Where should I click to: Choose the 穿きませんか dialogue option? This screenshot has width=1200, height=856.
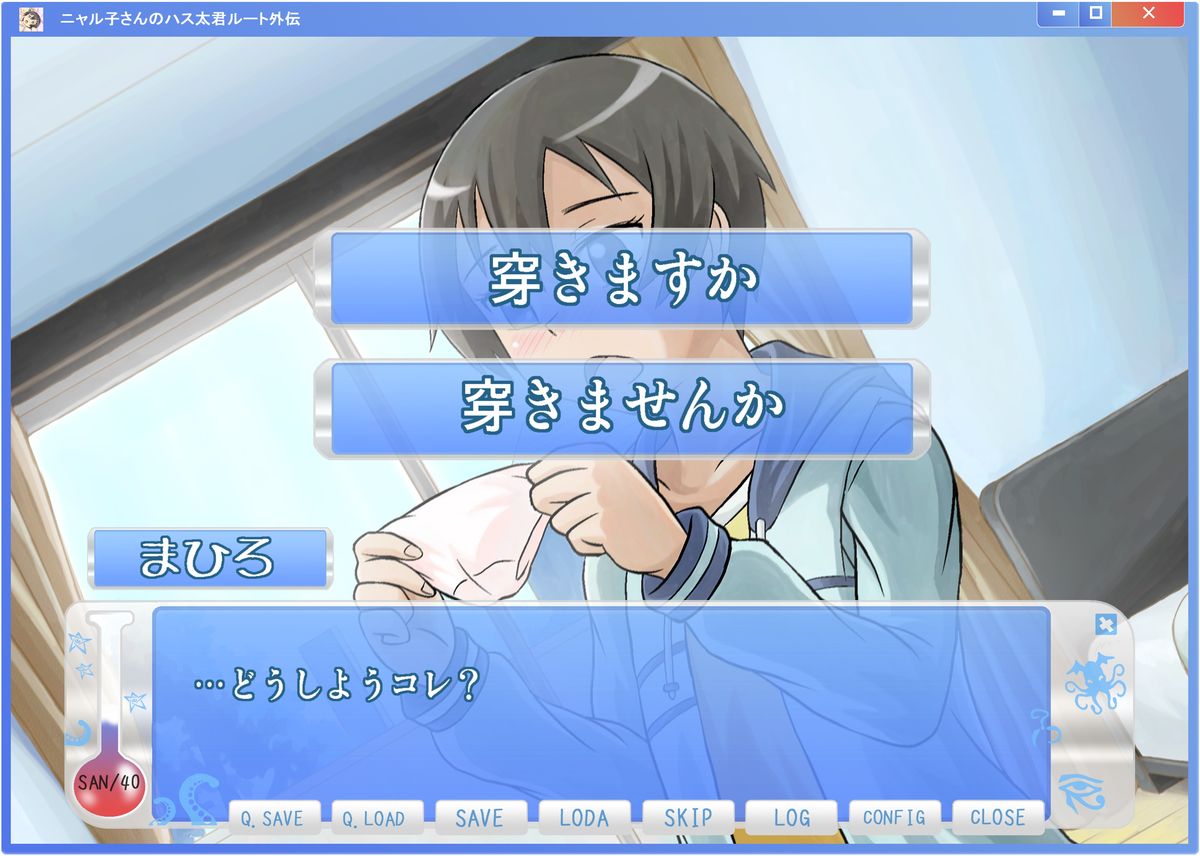click(x=622, y=408)
